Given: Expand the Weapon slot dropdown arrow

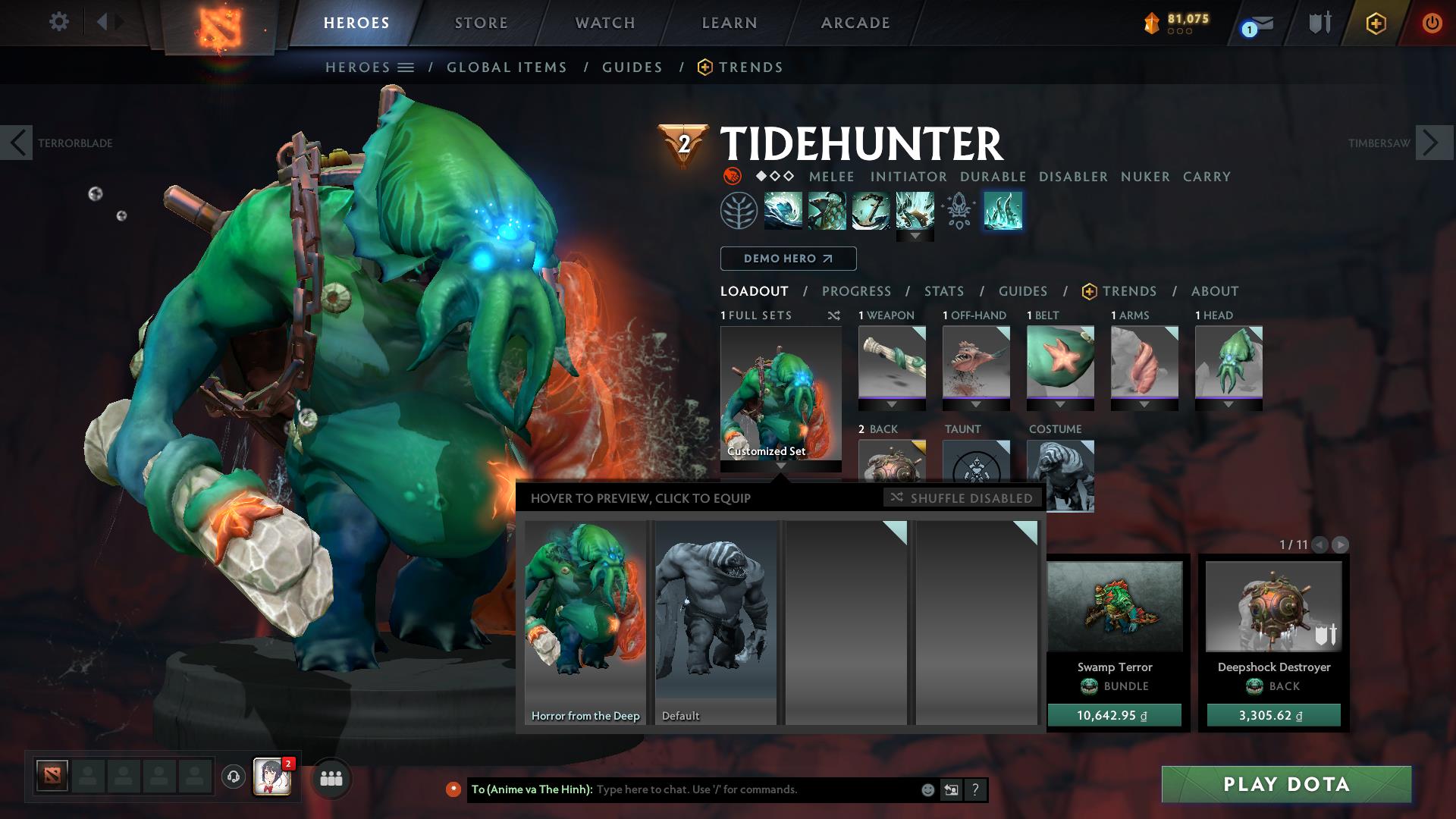Looking at the screenshot, I should (892, 403).
